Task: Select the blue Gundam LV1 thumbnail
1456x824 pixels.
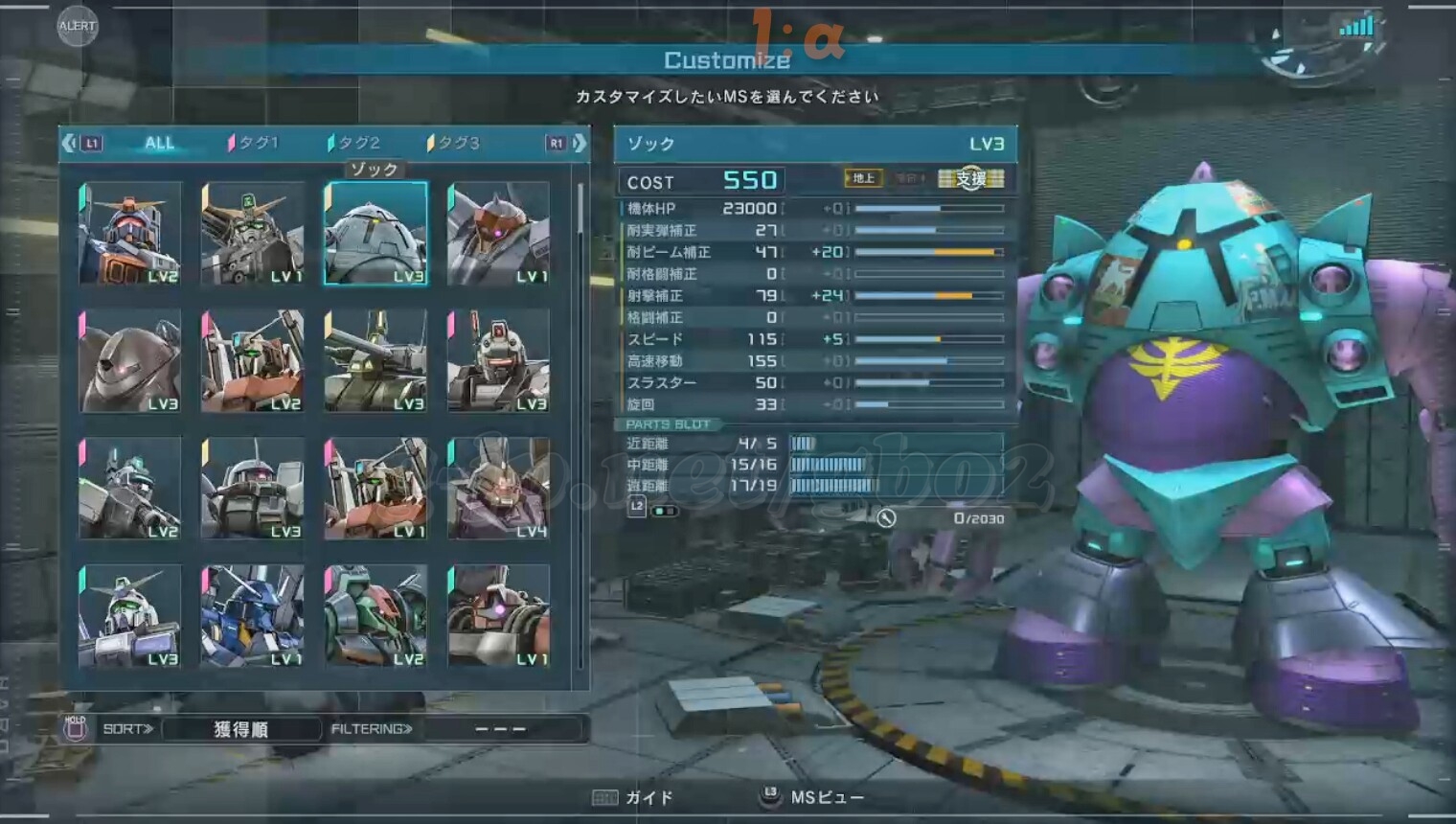Action: 253,615
